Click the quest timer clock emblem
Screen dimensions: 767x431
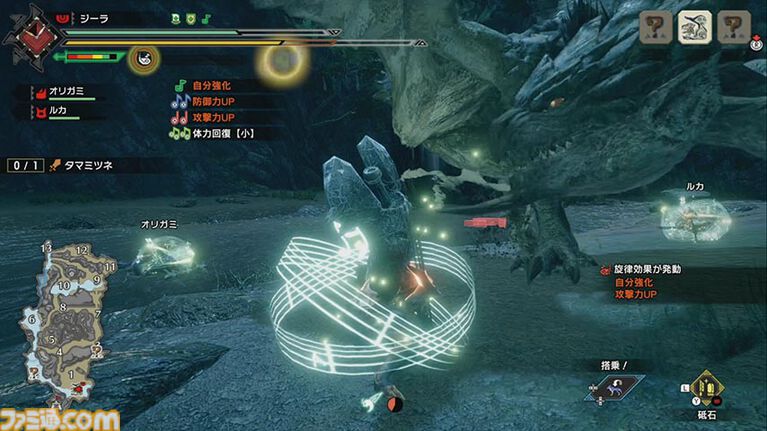click(28, 36)
